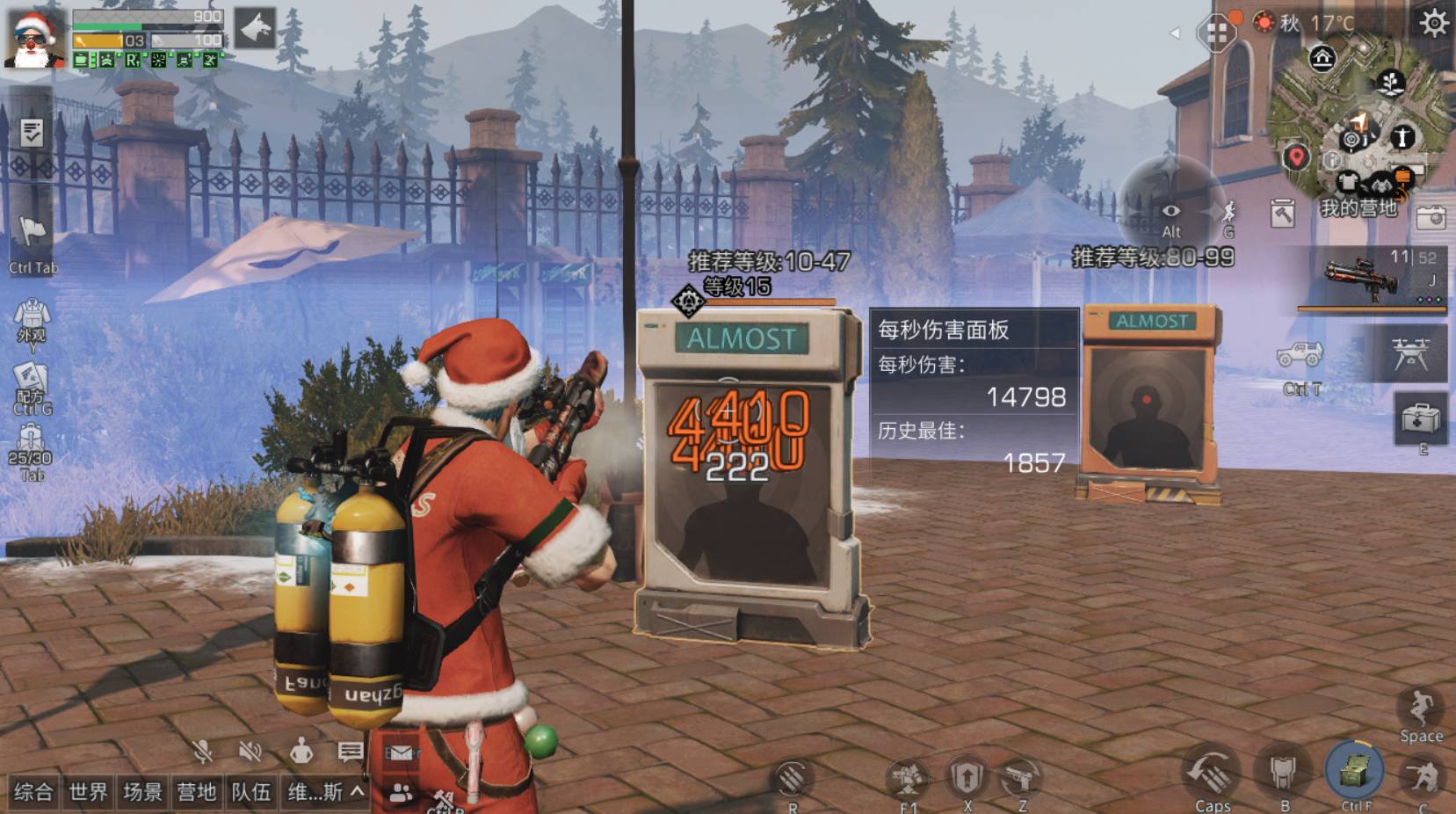This screenshot has height=814, width=1456.
Task: Switch to the 营地 chat tab
Action: [199, 791]
